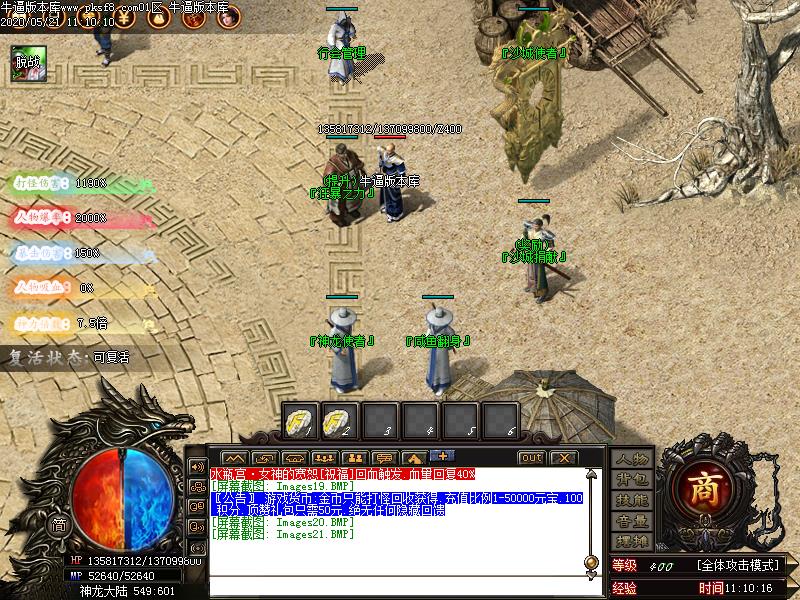This screenshot has height=600, width=800.
Task: Select the three-person group chat button
Action: pyautogui.click(x=323, y=458)
